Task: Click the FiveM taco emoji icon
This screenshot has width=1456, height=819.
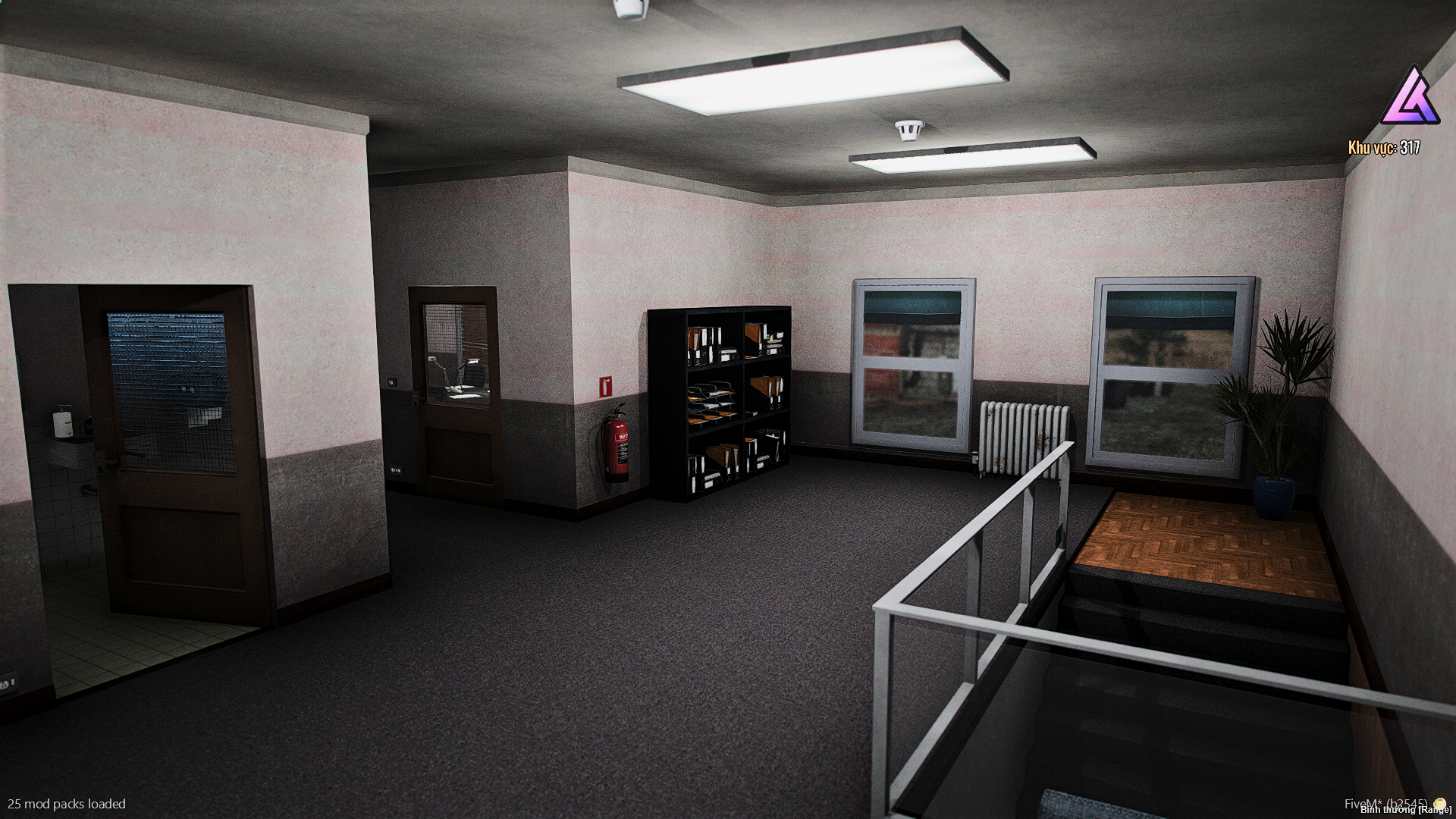Action: pos(1439,803)
